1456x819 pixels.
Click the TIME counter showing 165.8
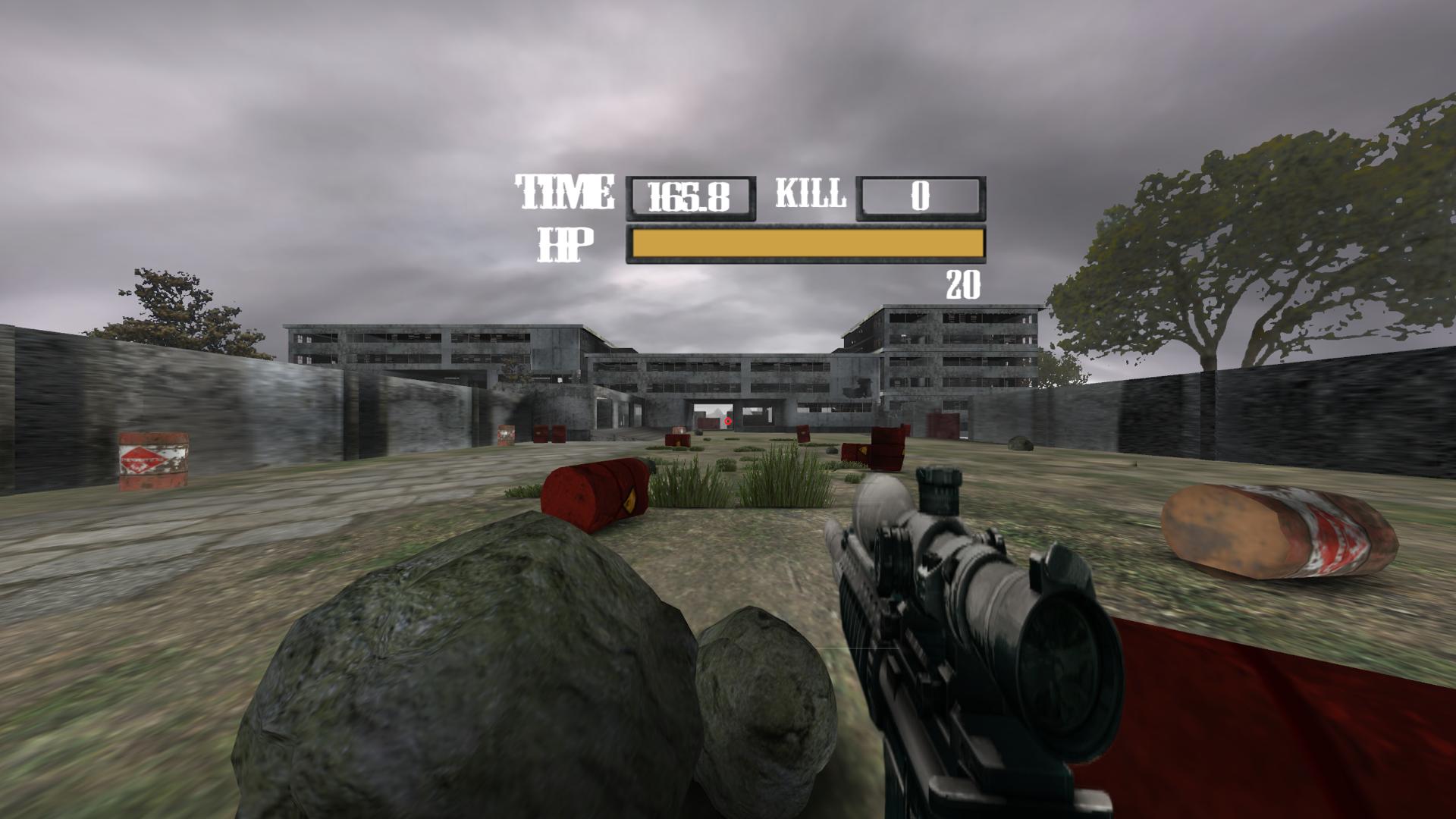click(690, 196)
